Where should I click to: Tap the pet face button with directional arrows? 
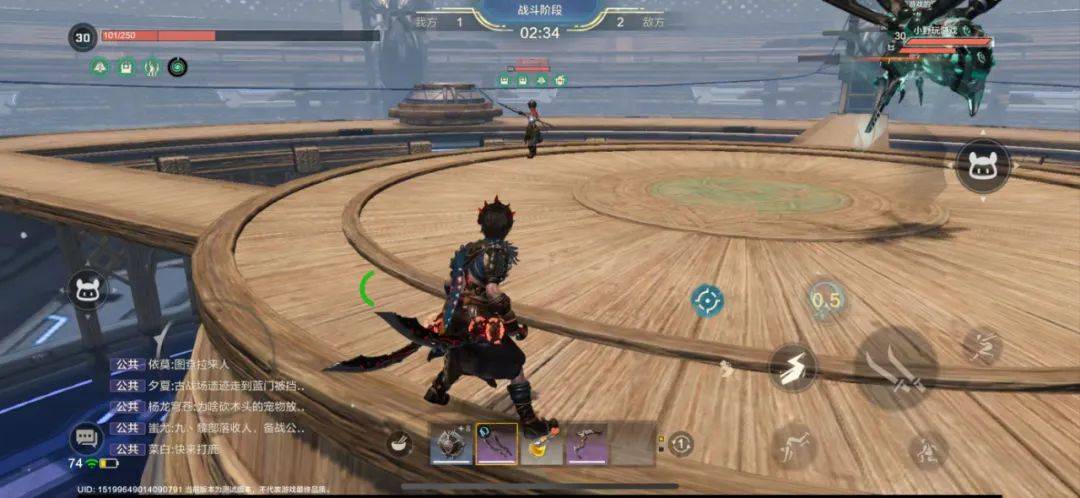pos(982,165)
